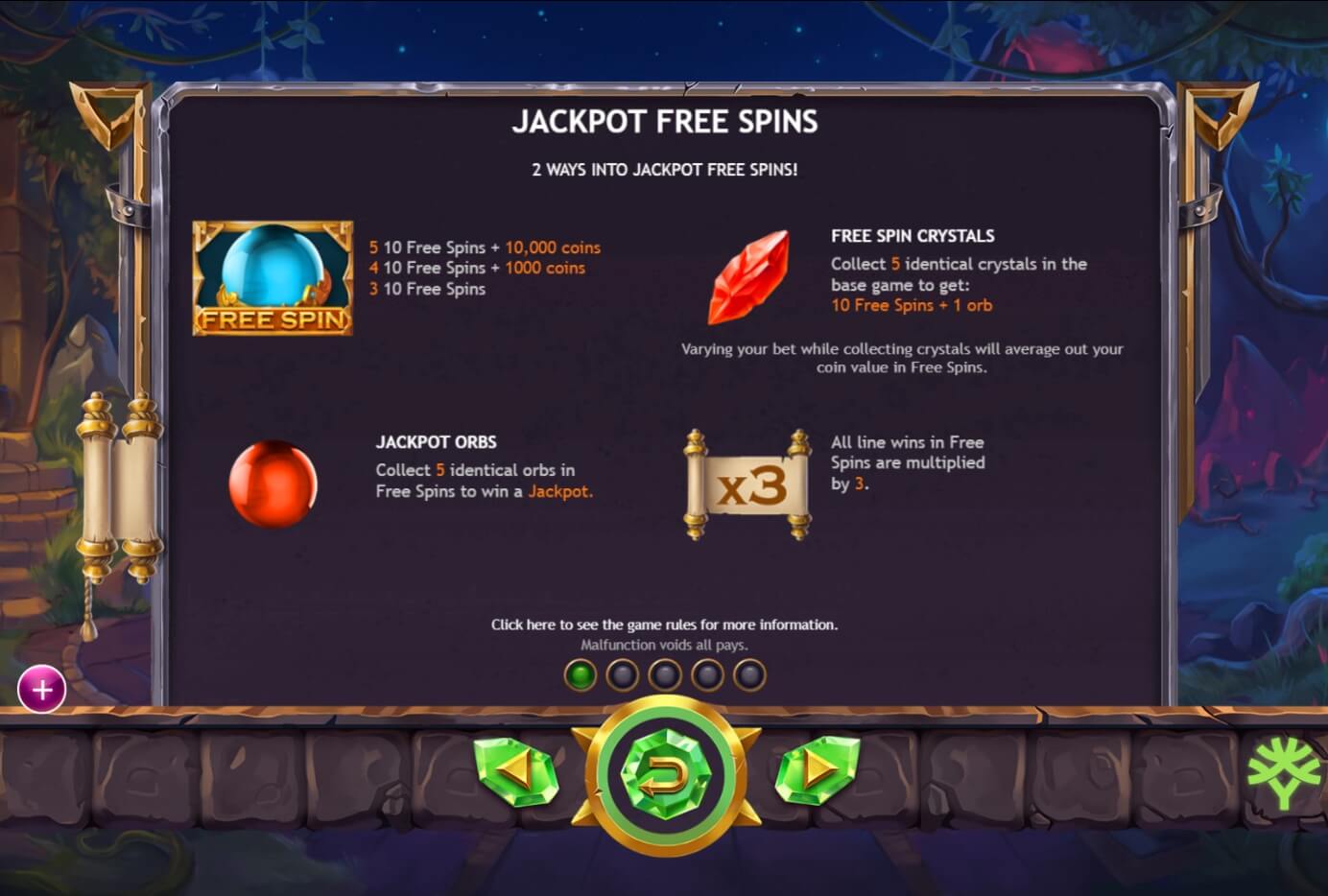Click the x3 multiplier scroll icon
This screenshot has width=1328, height=896.
747,481
